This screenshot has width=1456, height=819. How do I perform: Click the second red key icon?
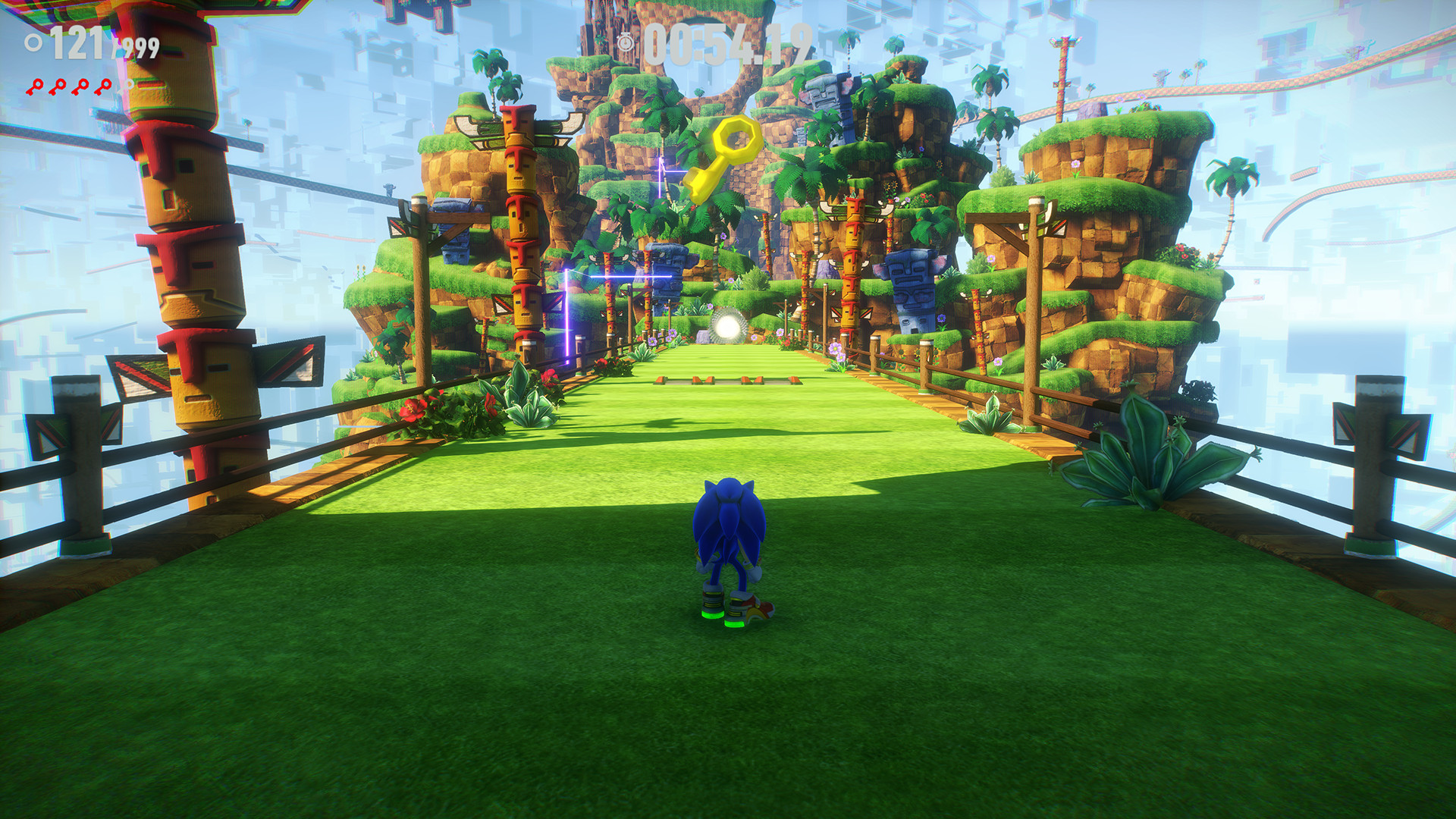[59, 88]
